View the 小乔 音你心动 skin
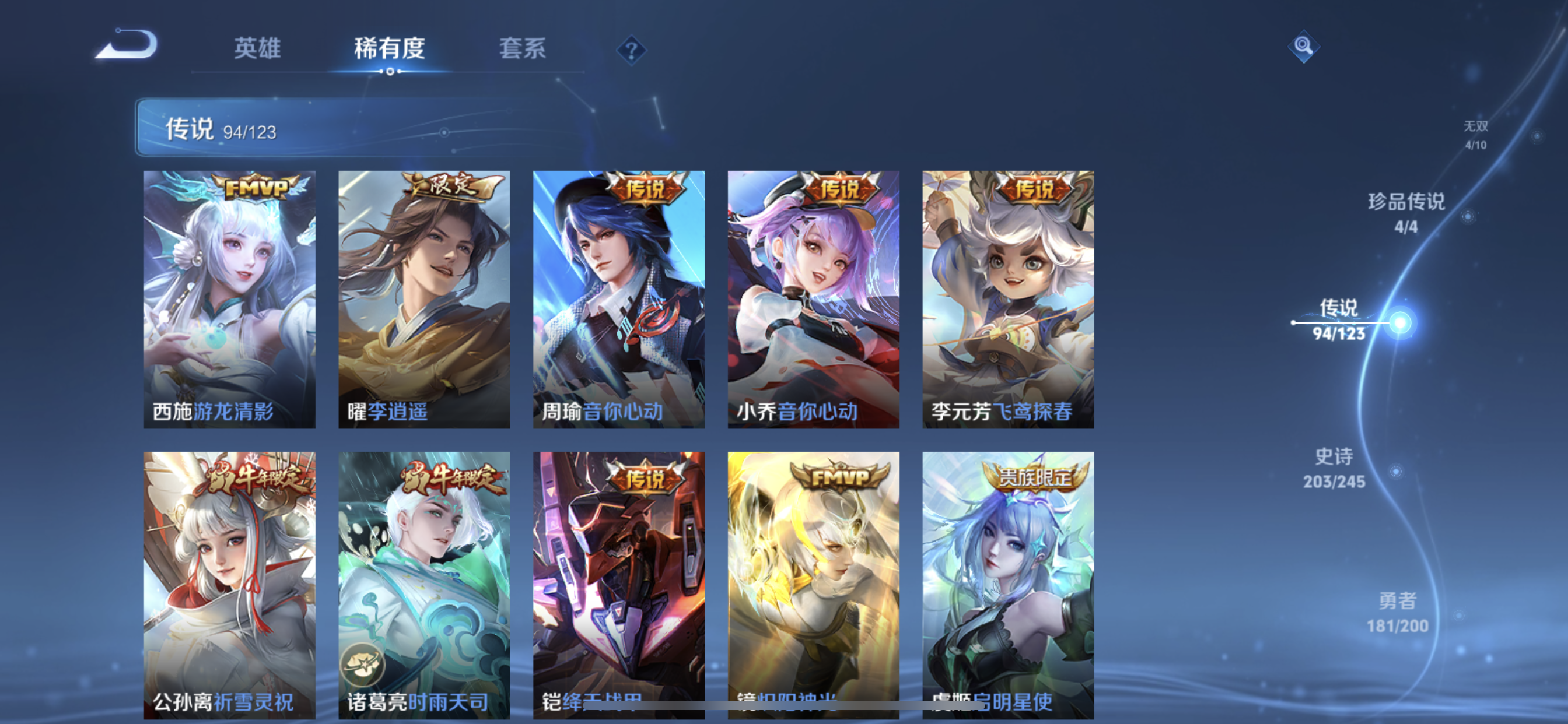This screenshot has height=724, width=1568. coord(813,299)
